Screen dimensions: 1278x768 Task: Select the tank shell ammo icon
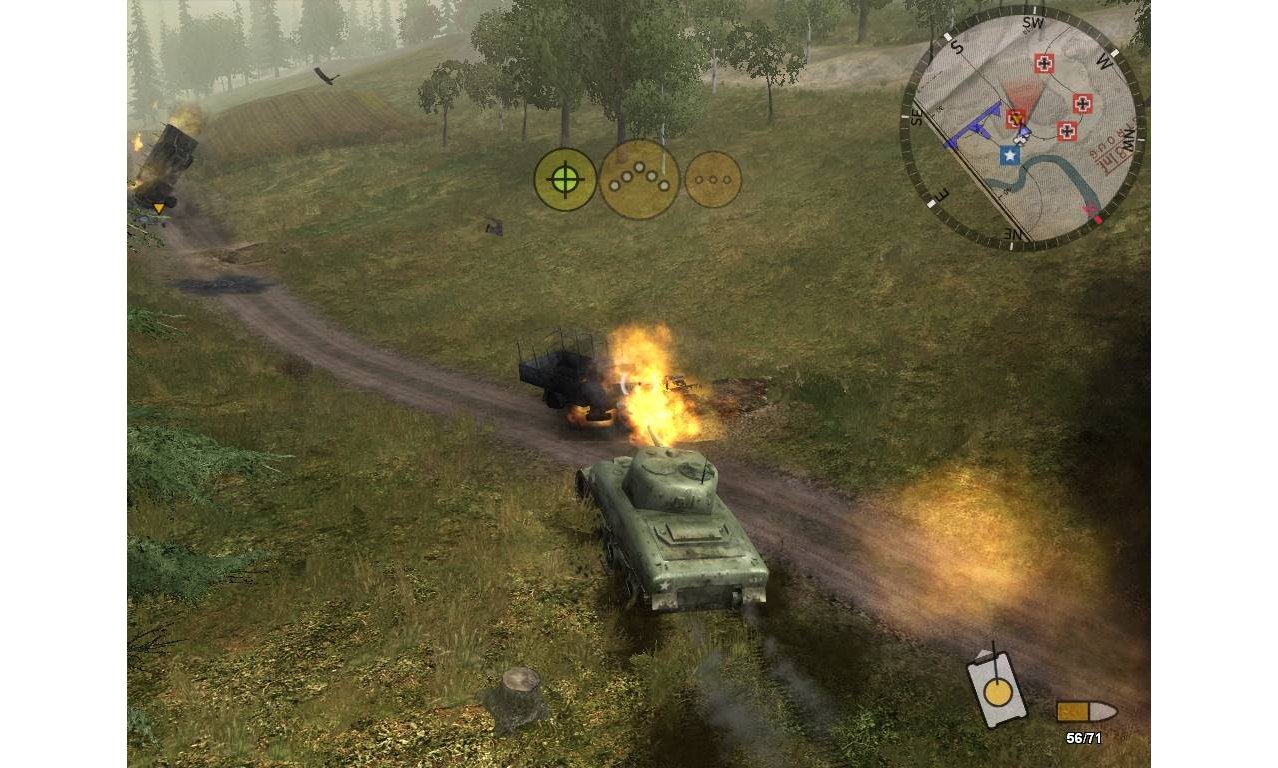(1086, 712)
